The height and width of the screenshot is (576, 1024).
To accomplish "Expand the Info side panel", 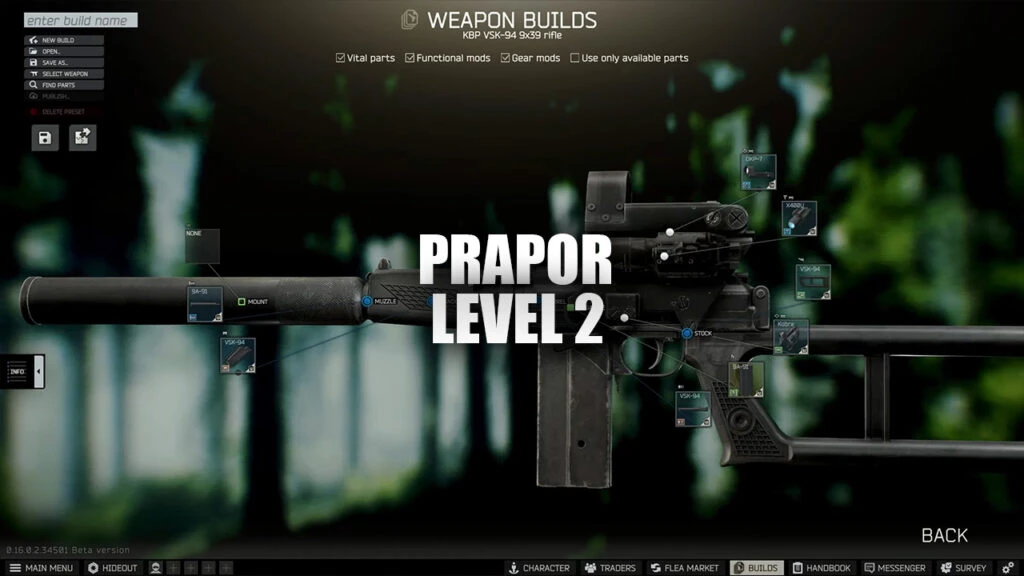I will pos(24,372).
